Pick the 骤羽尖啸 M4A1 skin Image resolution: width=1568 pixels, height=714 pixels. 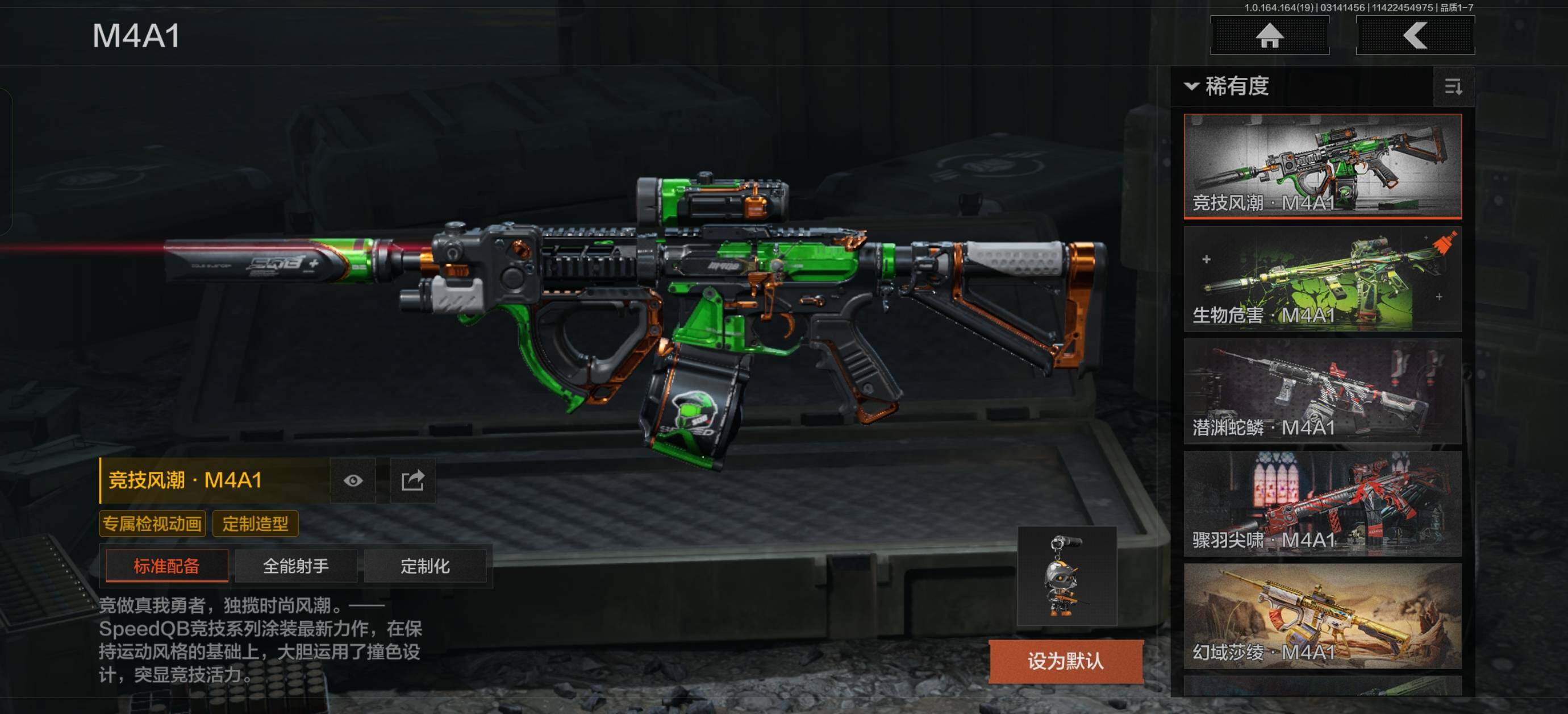coord(1322,503)
